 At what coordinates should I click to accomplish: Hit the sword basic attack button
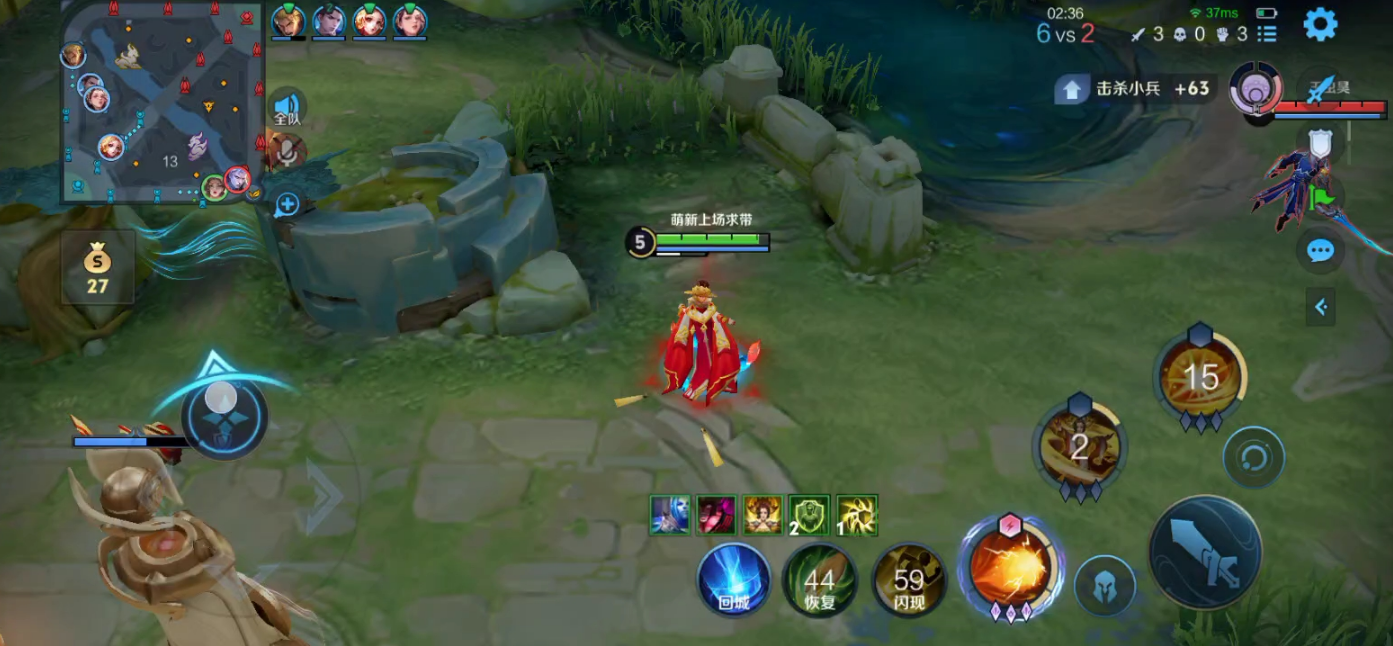click(1205, 553)
